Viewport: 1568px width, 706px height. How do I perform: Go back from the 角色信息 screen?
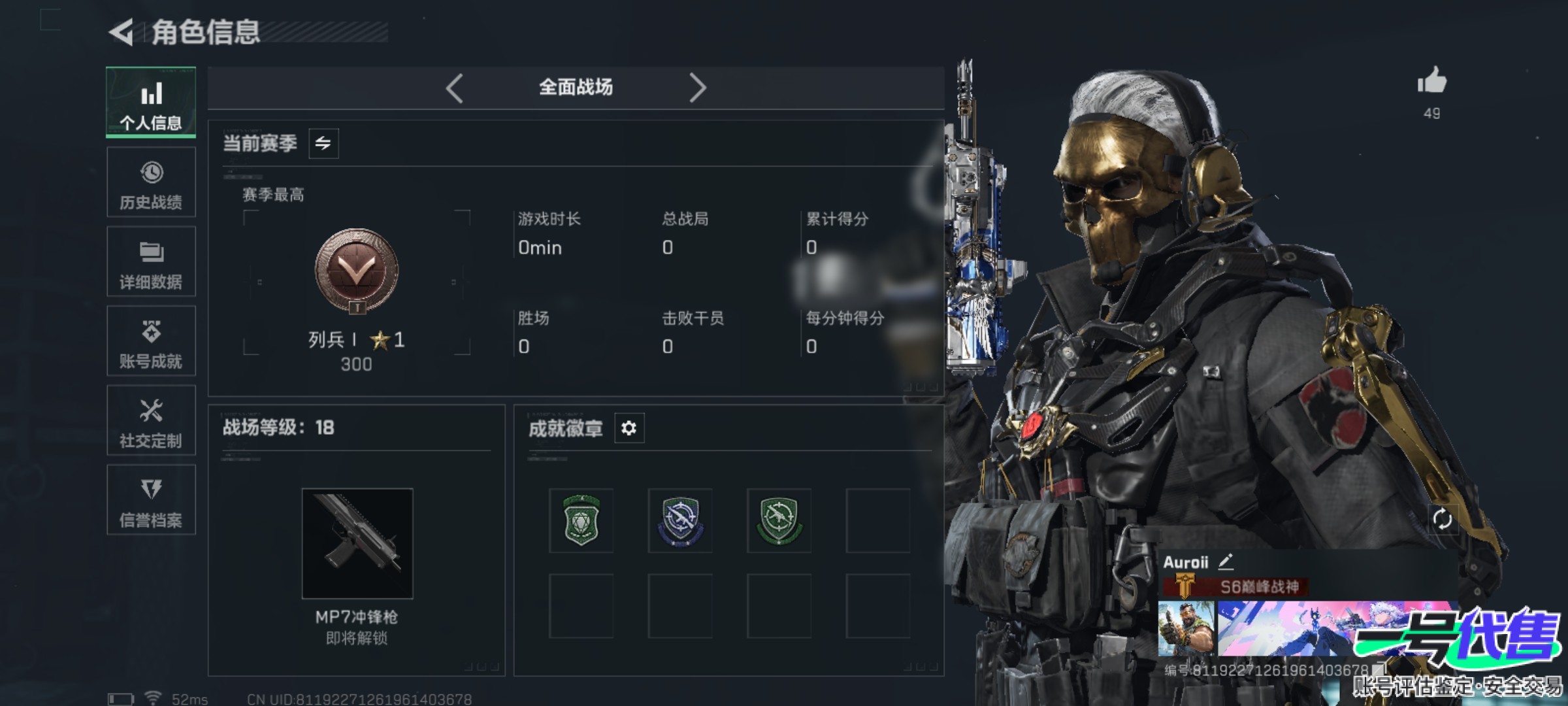122,32
